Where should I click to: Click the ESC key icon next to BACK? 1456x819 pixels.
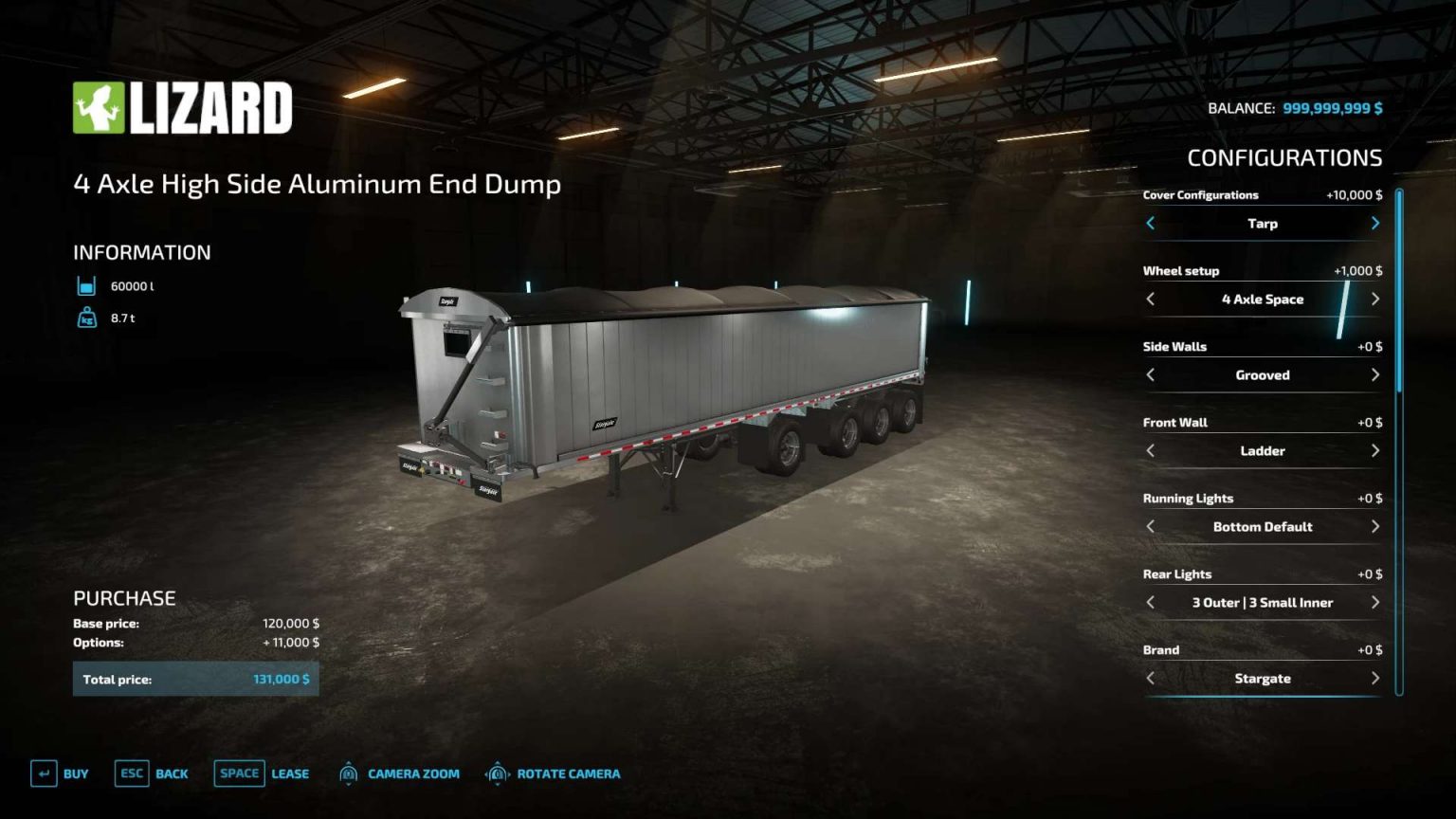pos(130,773)
